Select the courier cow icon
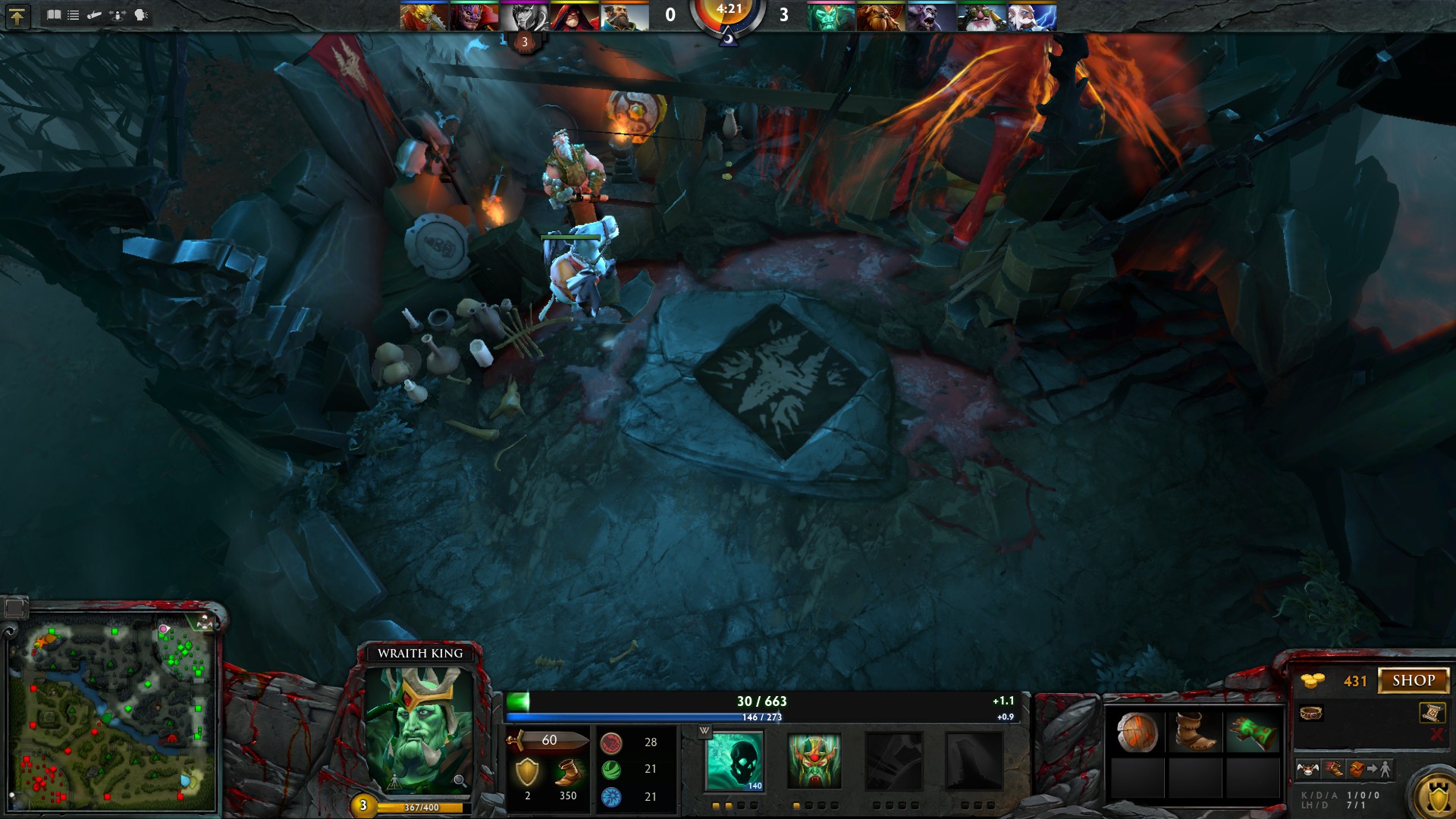This screenshot has height=819, width=1456. [x=1307, y=770]
